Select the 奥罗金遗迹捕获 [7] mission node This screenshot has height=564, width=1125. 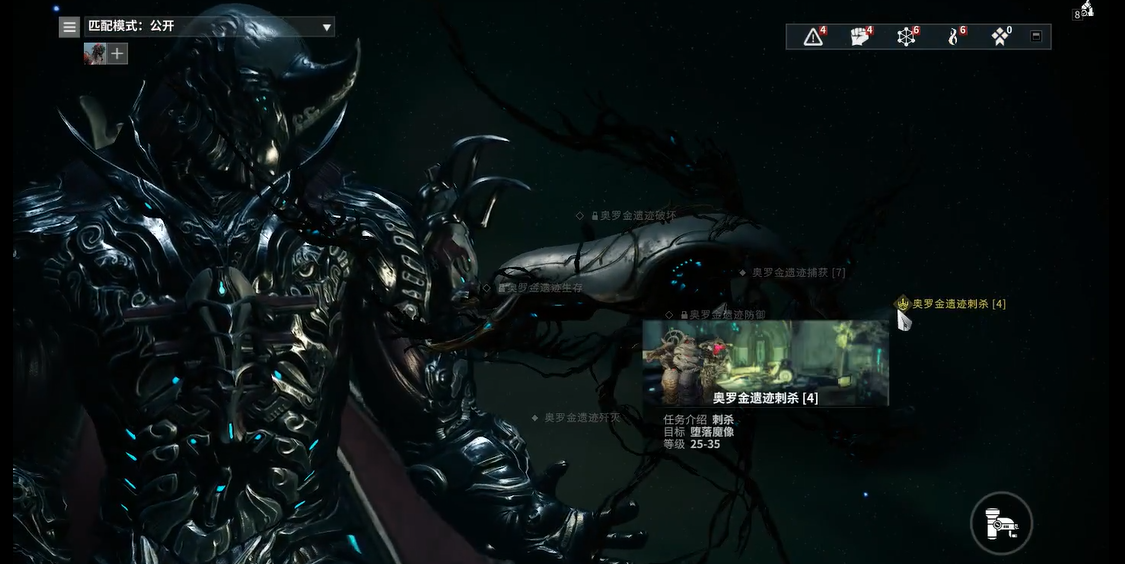798,272
